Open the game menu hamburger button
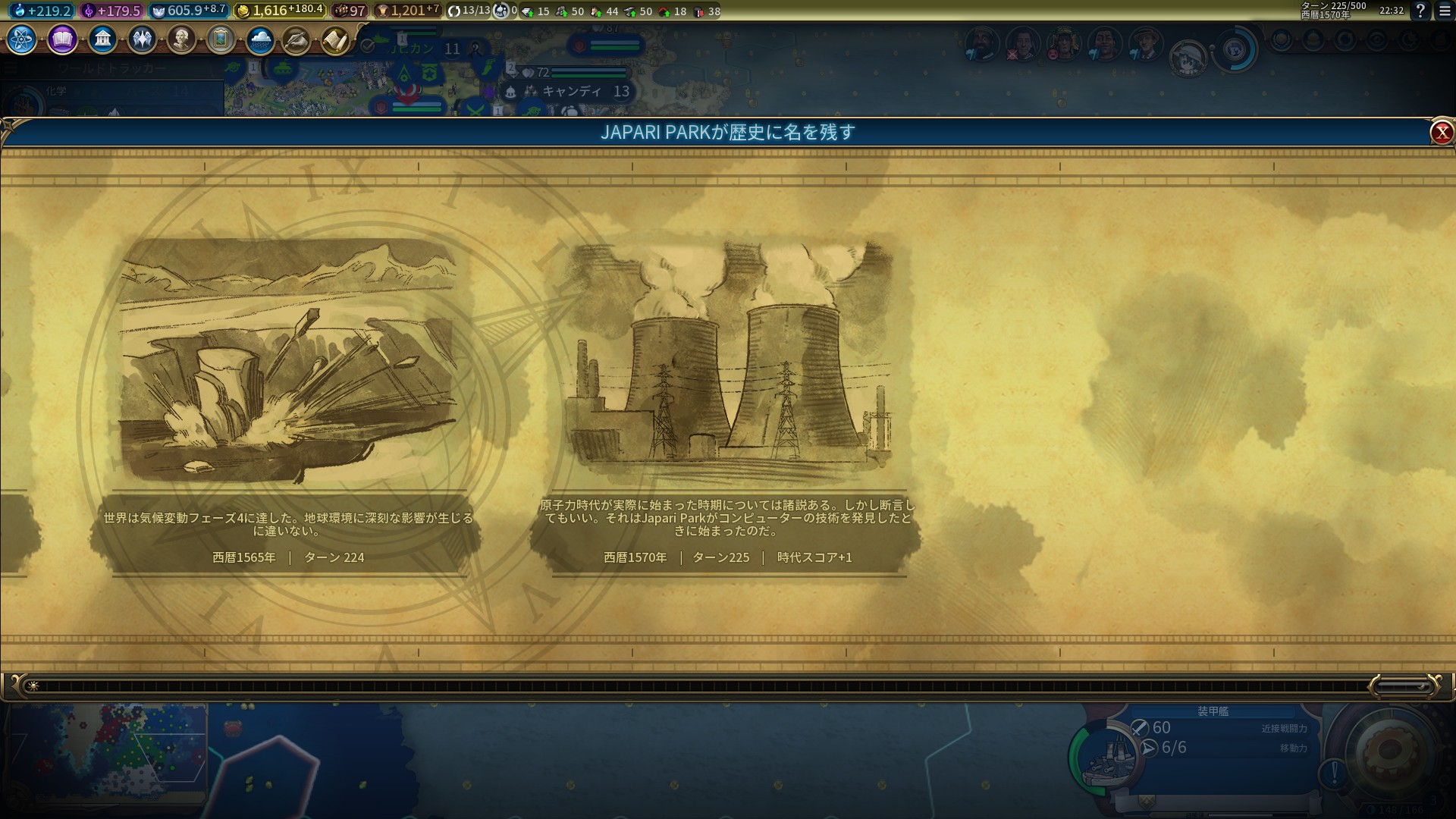1456x819 pixels. 1445,11
